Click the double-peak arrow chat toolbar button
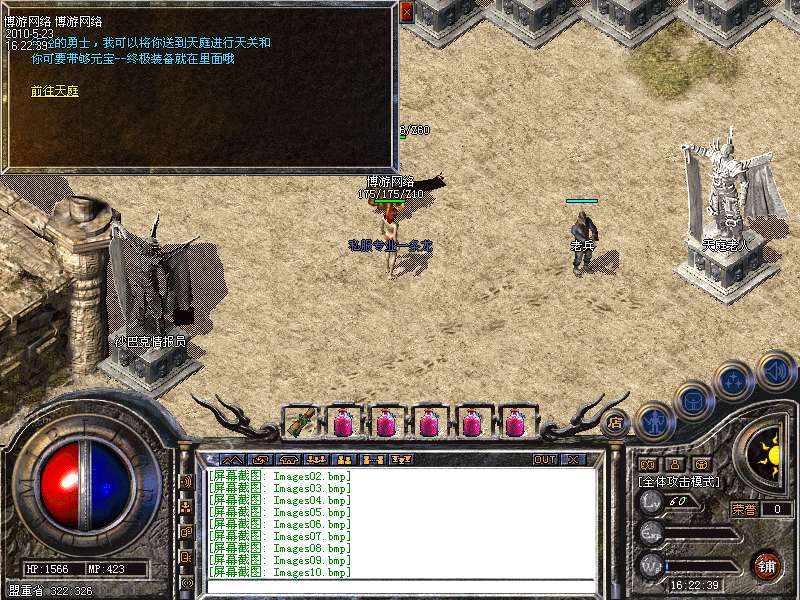The height and width of the screenshot is (600, 800). (230, 460)
